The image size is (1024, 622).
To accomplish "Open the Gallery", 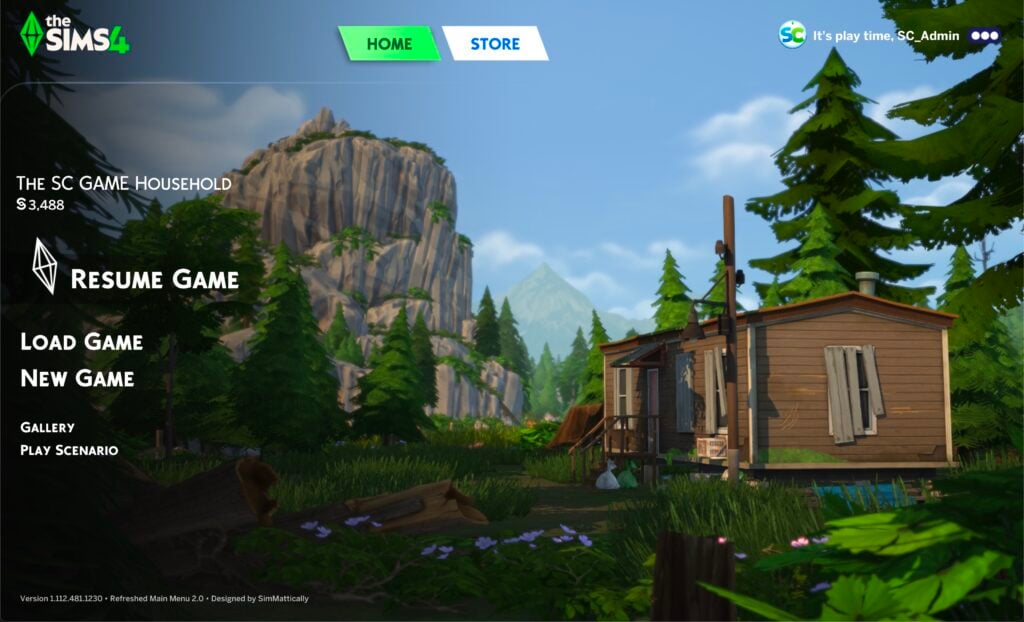I will point(47,427).
